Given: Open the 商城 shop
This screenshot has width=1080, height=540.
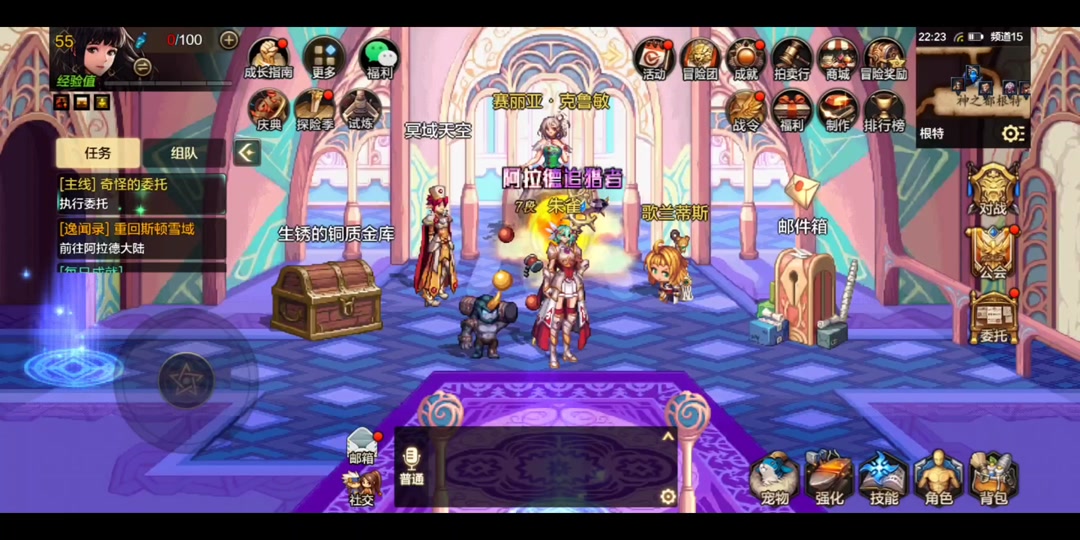Looking at the screenshot, I should [x=838, y=57].
